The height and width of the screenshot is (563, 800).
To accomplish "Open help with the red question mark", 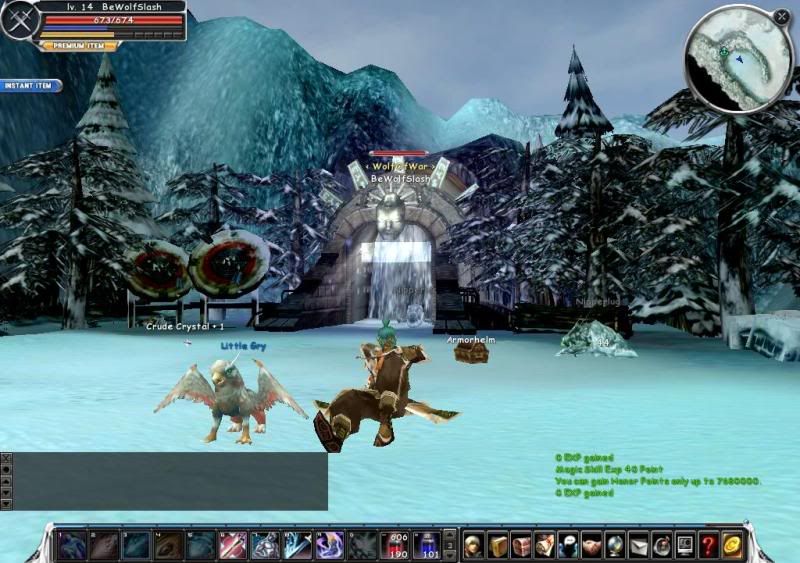I will (708, 545).
